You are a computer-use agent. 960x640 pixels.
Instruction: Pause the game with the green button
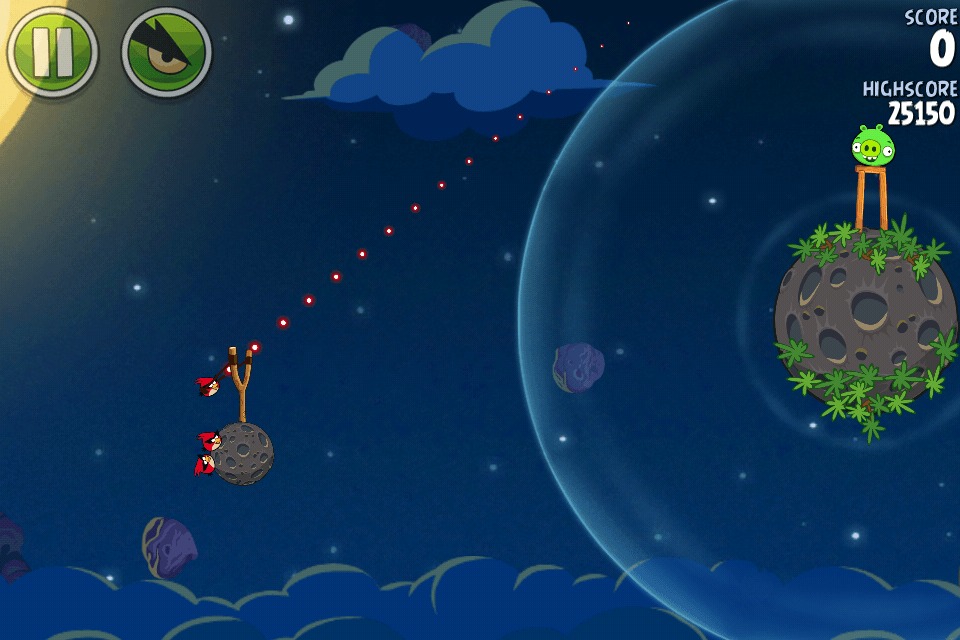point(52,51)
